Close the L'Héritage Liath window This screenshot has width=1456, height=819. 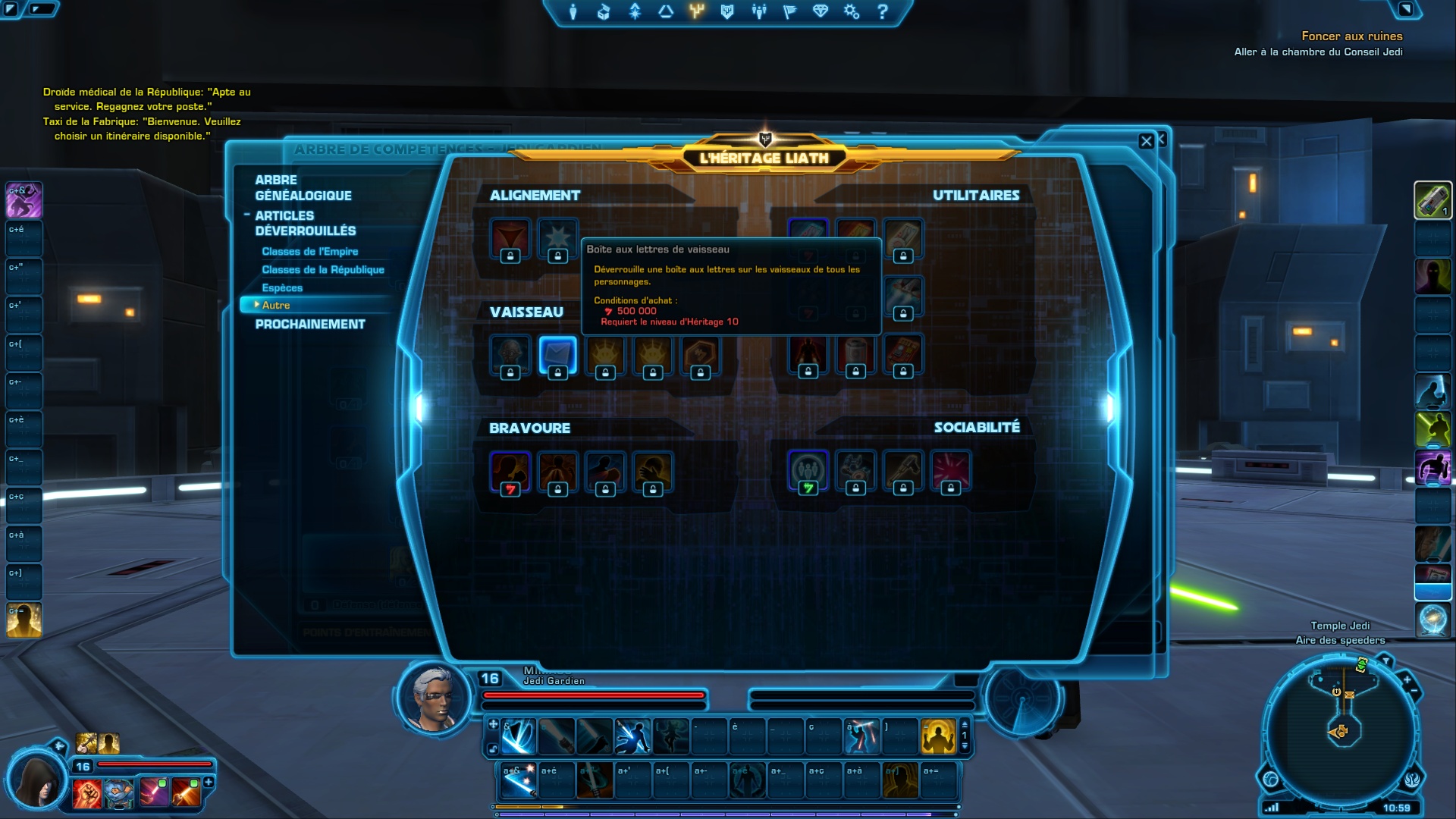(1146, 141)
